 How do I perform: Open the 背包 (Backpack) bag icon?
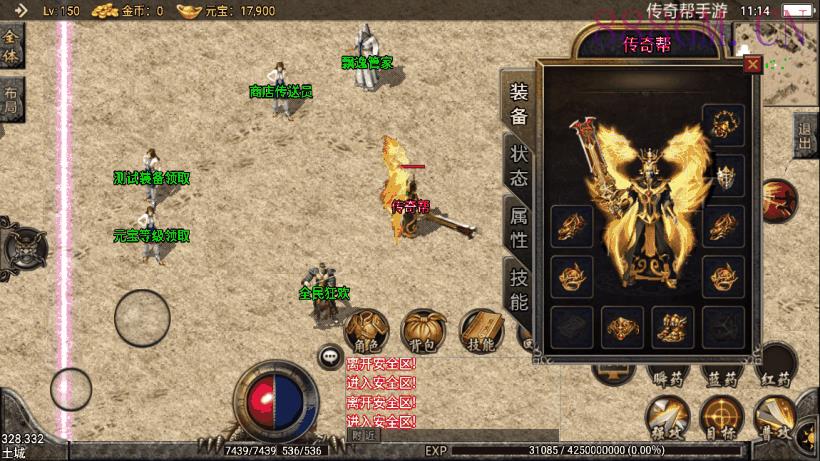pos(423,332)
